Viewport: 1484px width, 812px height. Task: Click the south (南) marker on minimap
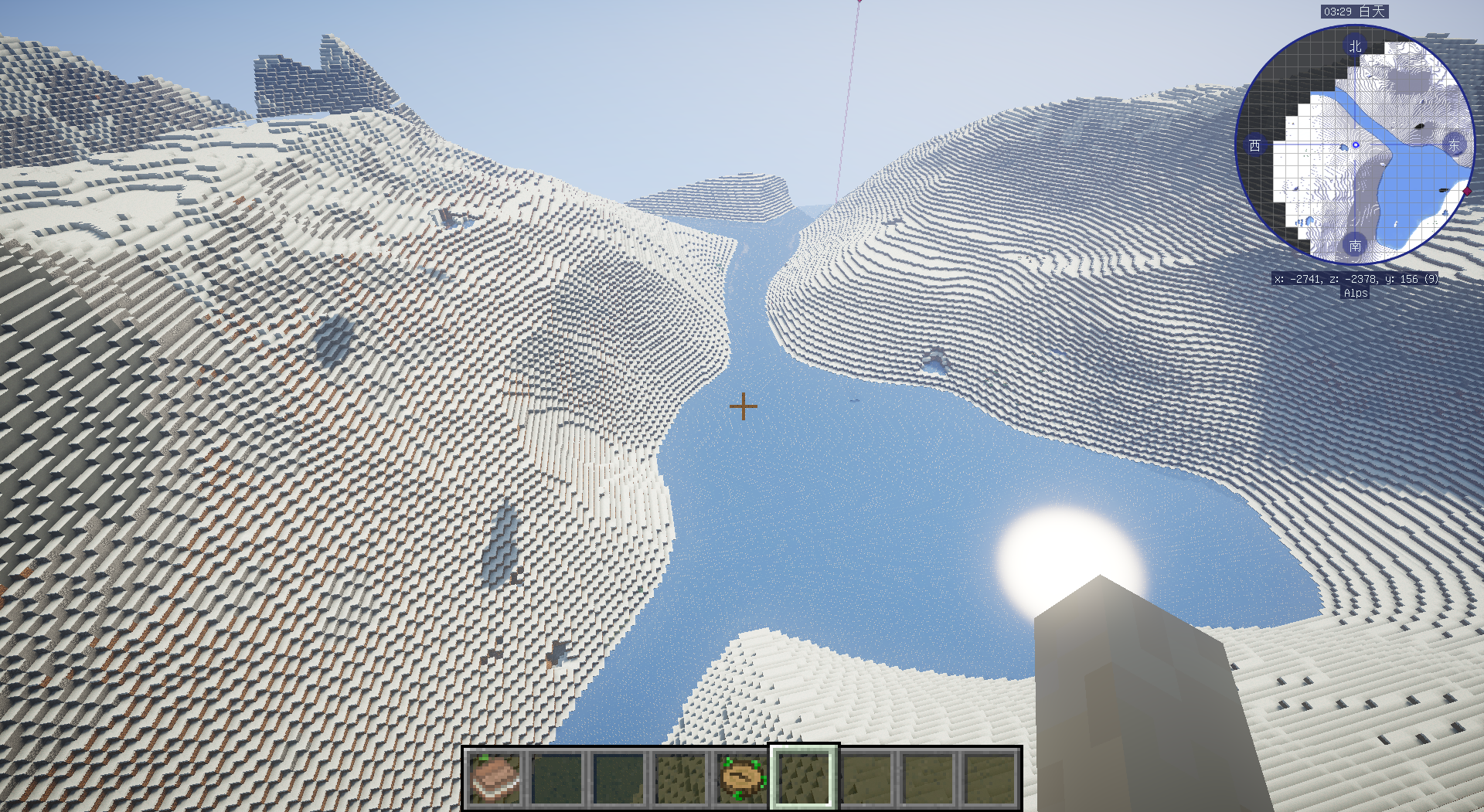click(1355, 246)
